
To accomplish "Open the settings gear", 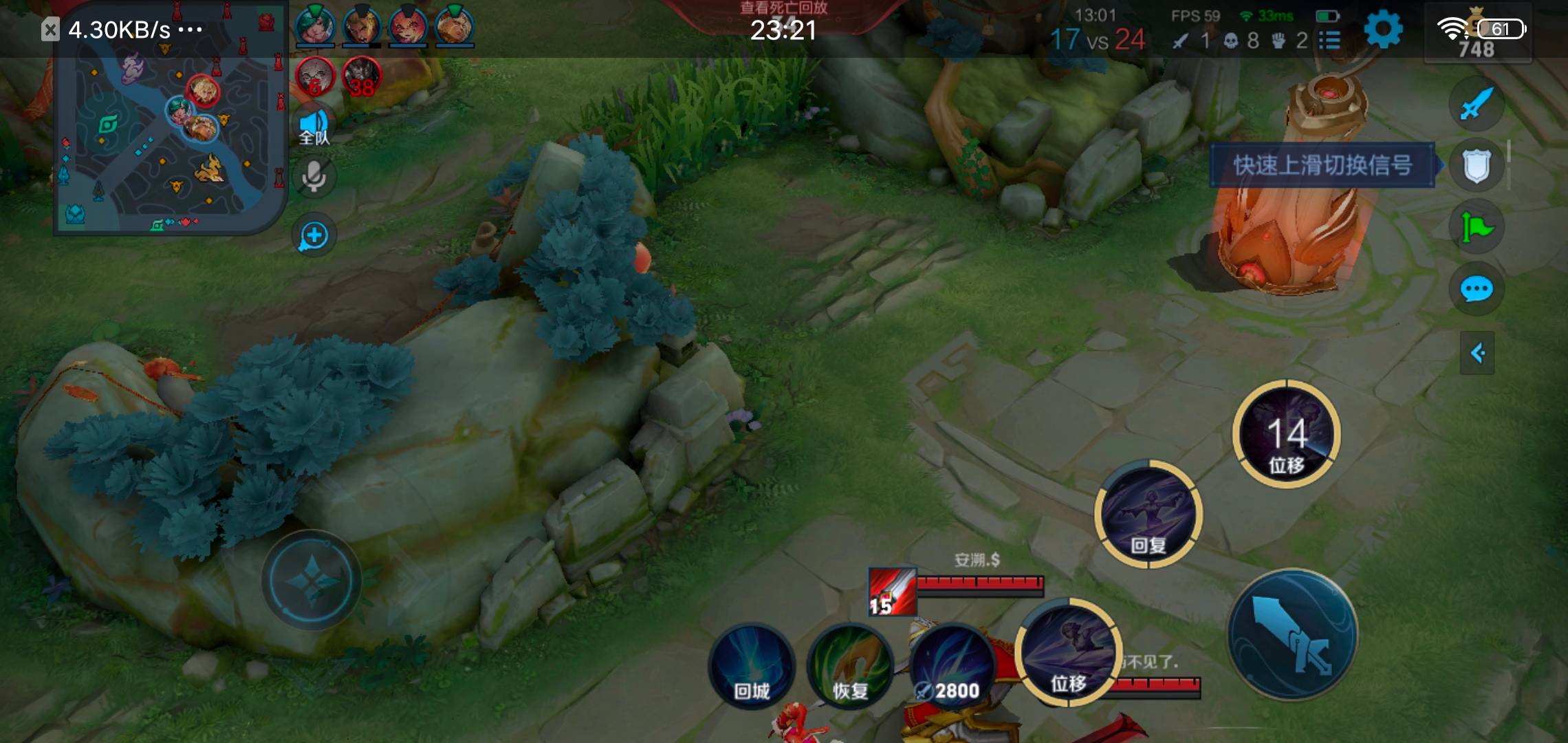I will pos(1382,31).
